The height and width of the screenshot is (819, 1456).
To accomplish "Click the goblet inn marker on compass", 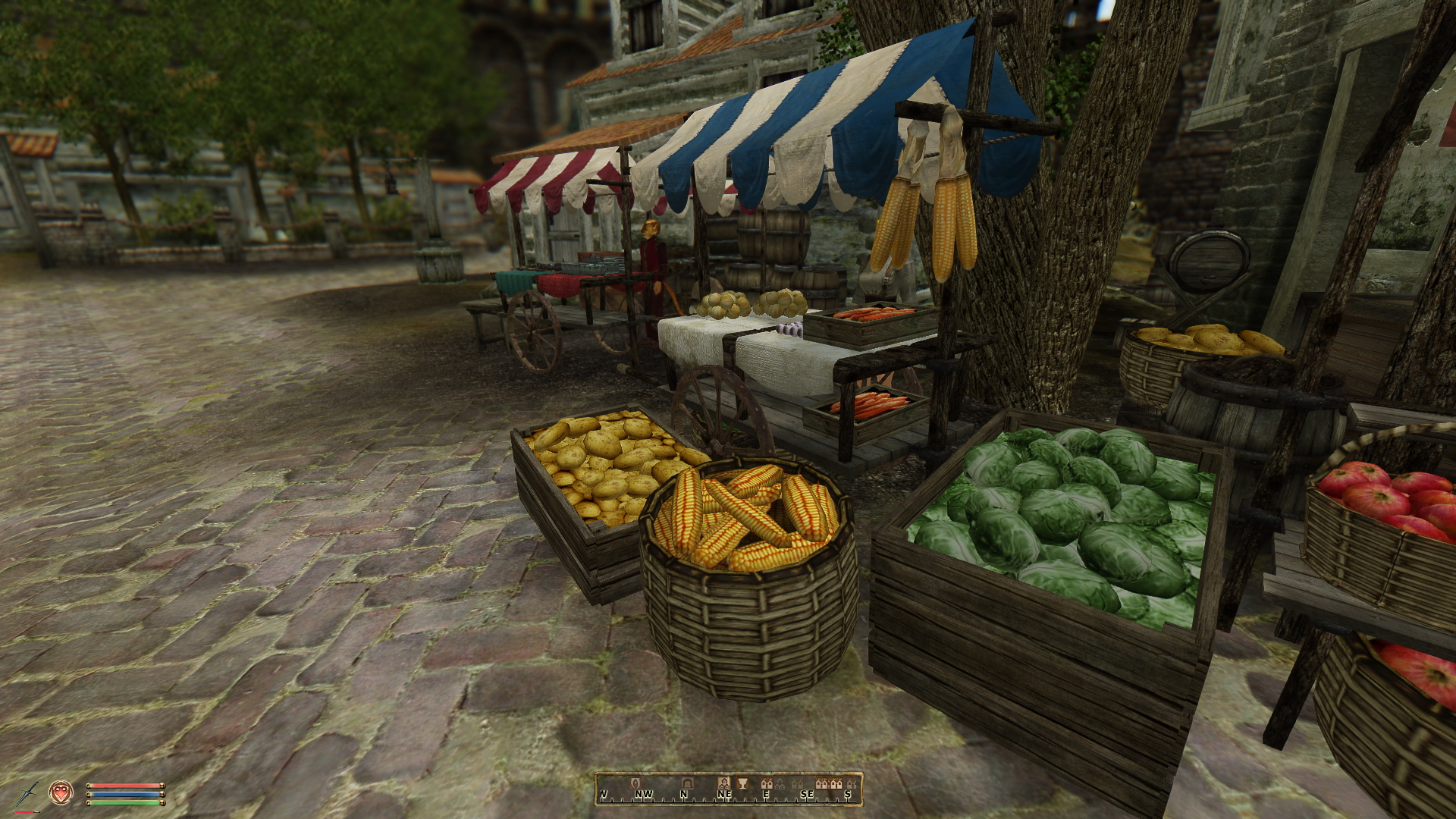I will pos(742,784).
